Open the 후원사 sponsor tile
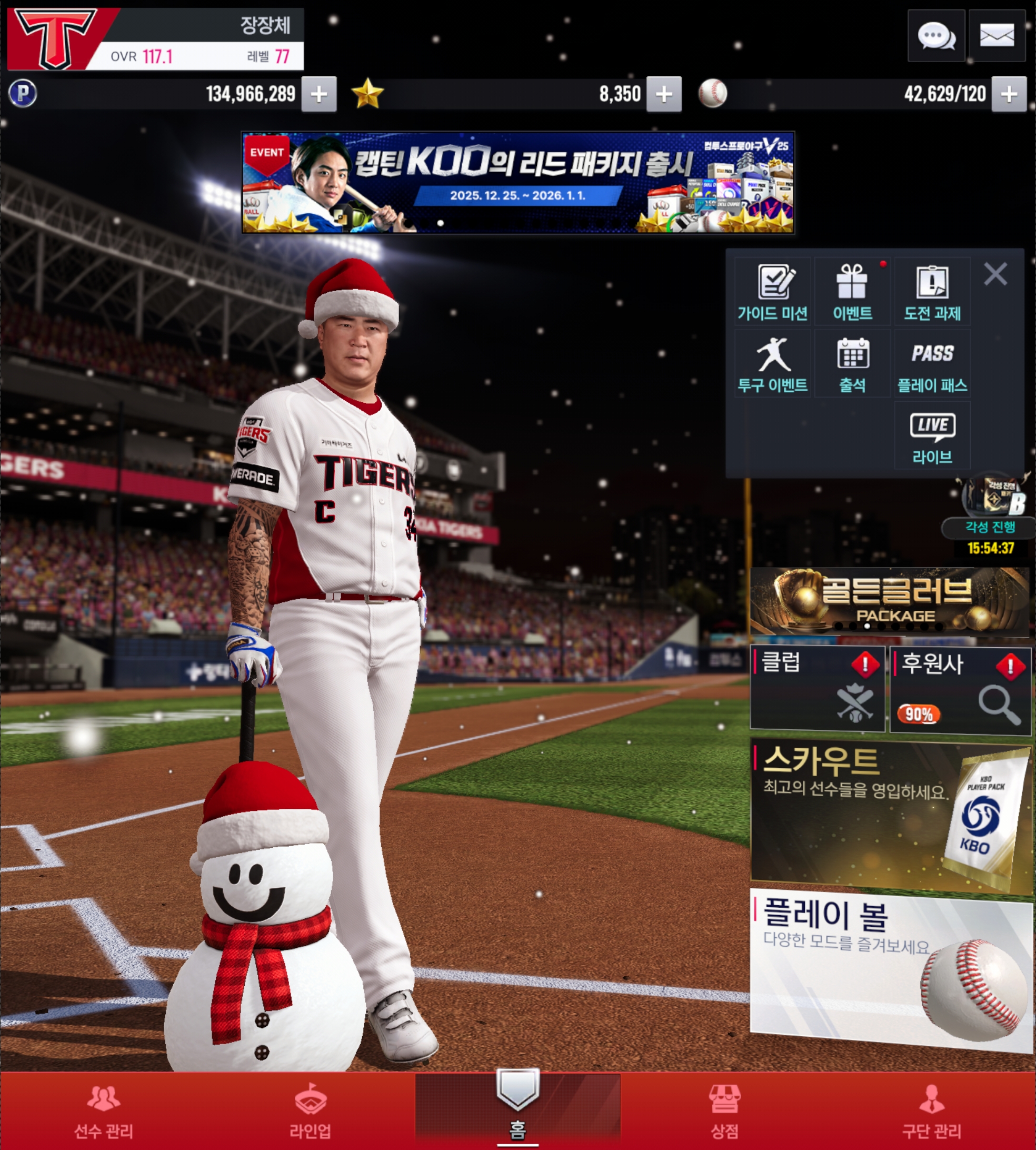Viewport: 1036px width, 1150px height. 960,689
